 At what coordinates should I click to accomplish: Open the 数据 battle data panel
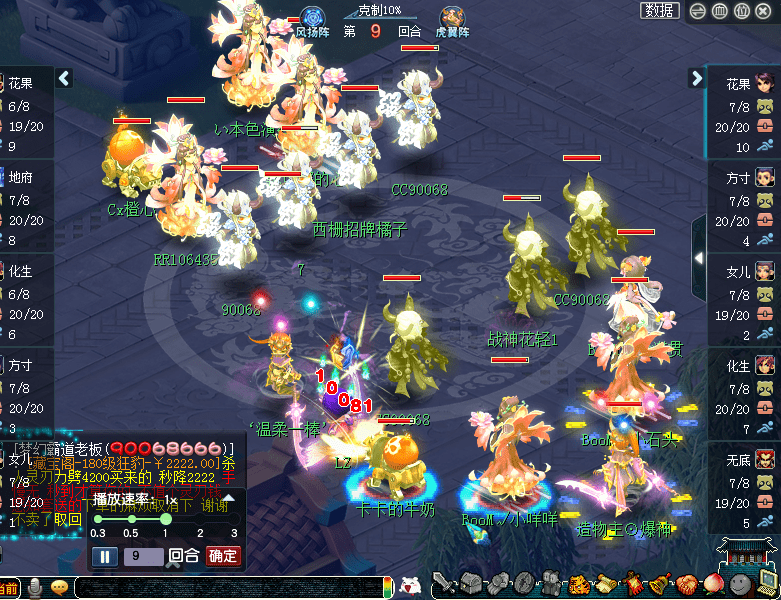pos(659,10)
